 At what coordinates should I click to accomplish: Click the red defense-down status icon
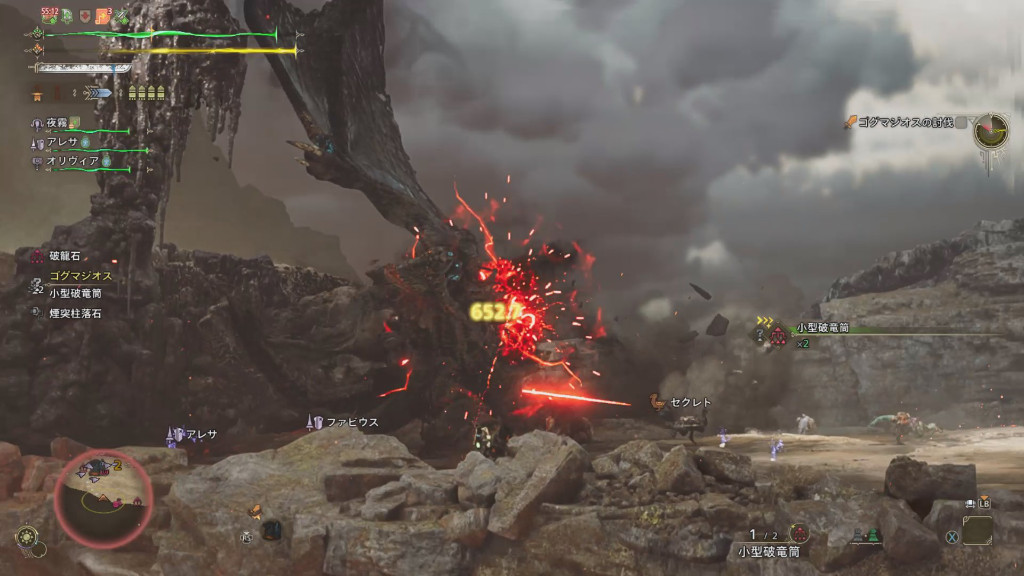point(87,15)
